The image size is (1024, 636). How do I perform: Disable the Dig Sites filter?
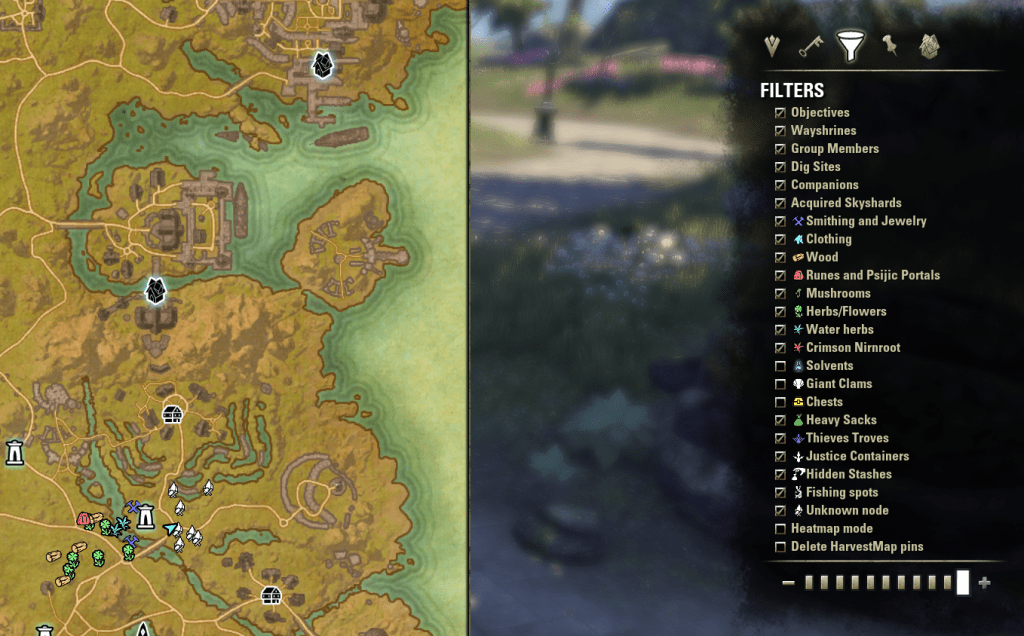[x=780, y=167]
